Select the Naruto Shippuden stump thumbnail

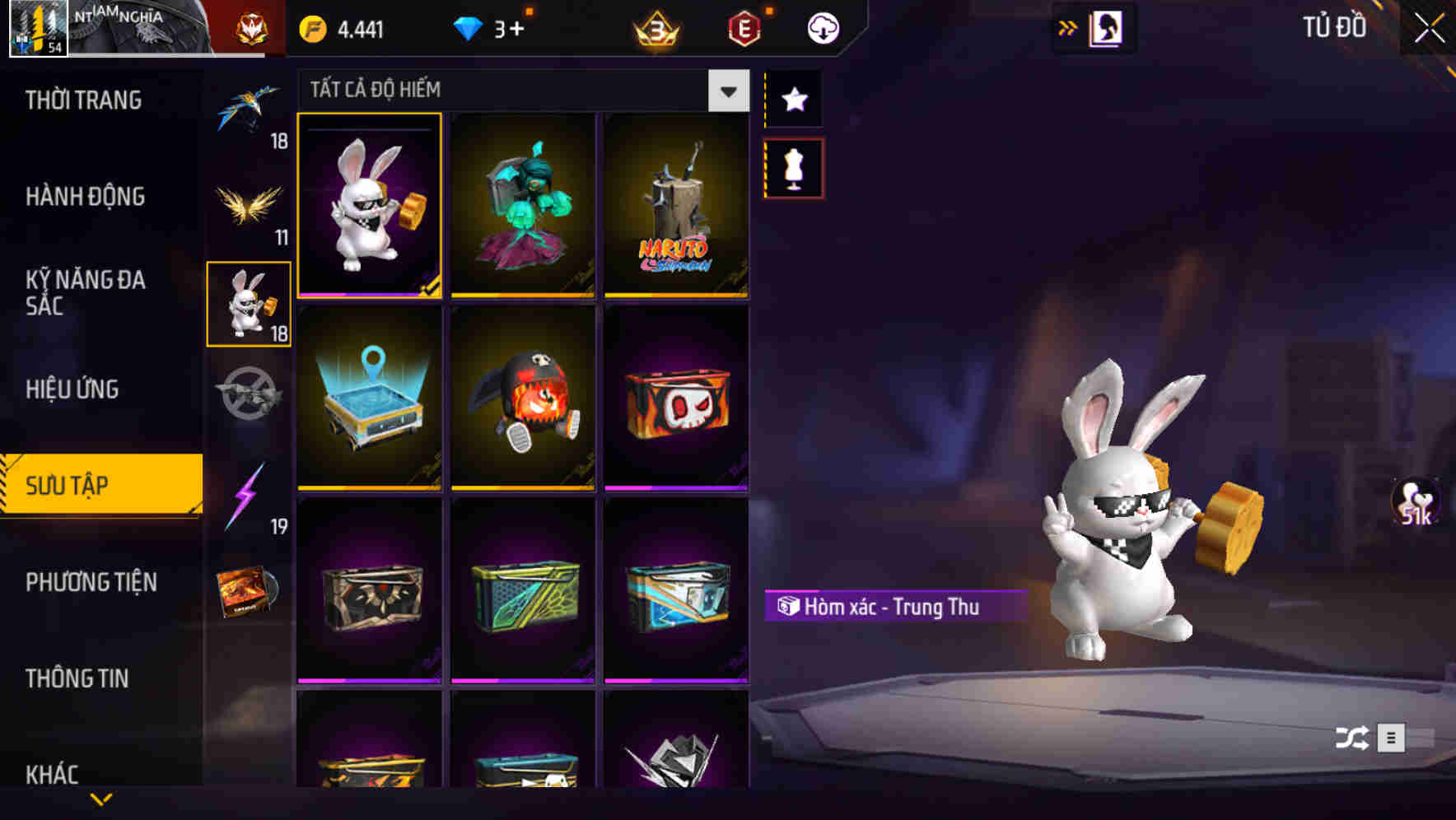675,206
